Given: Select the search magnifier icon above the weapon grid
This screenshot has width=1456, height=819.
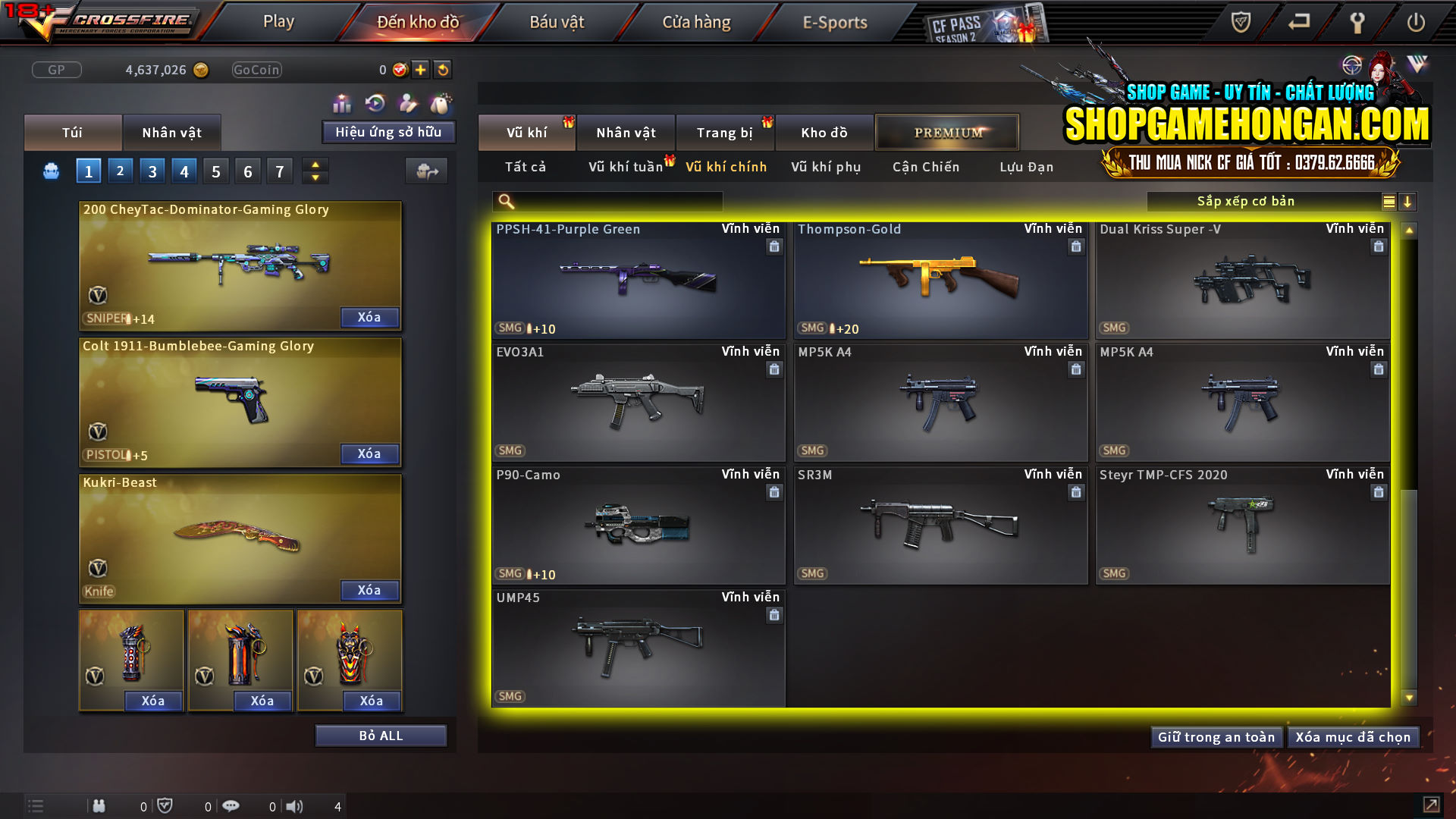Looking at the screenshot, I should (504, 201).
